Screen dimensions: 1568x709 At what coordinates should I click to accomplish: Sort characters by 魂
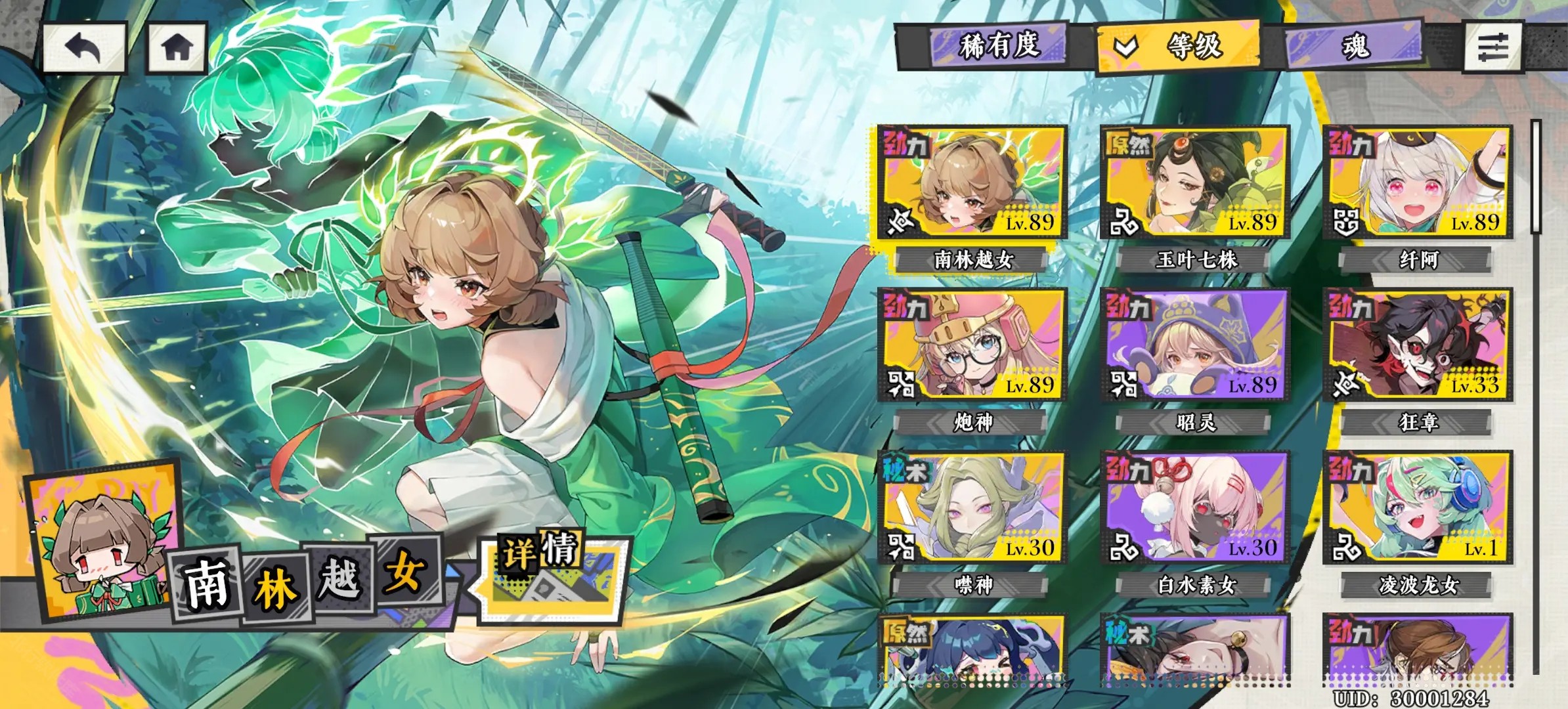click(x=1354, y=46)
